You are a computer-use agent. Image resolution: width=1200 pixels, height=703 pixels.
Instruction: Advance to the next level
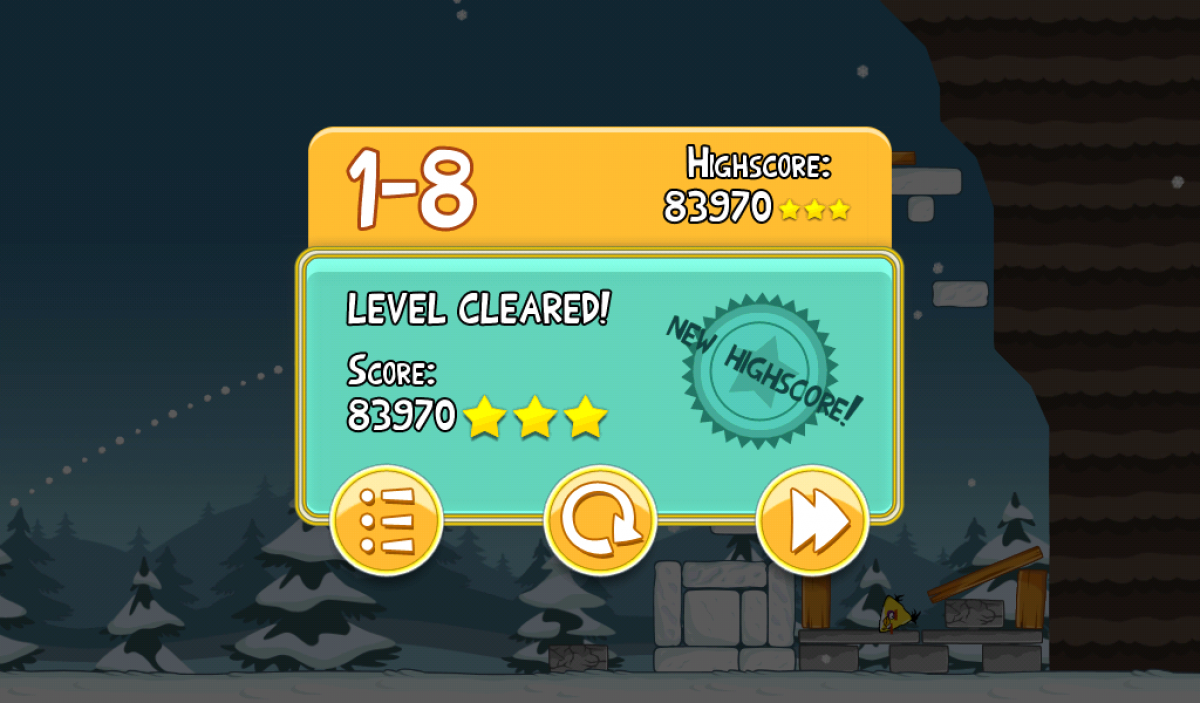813,520
